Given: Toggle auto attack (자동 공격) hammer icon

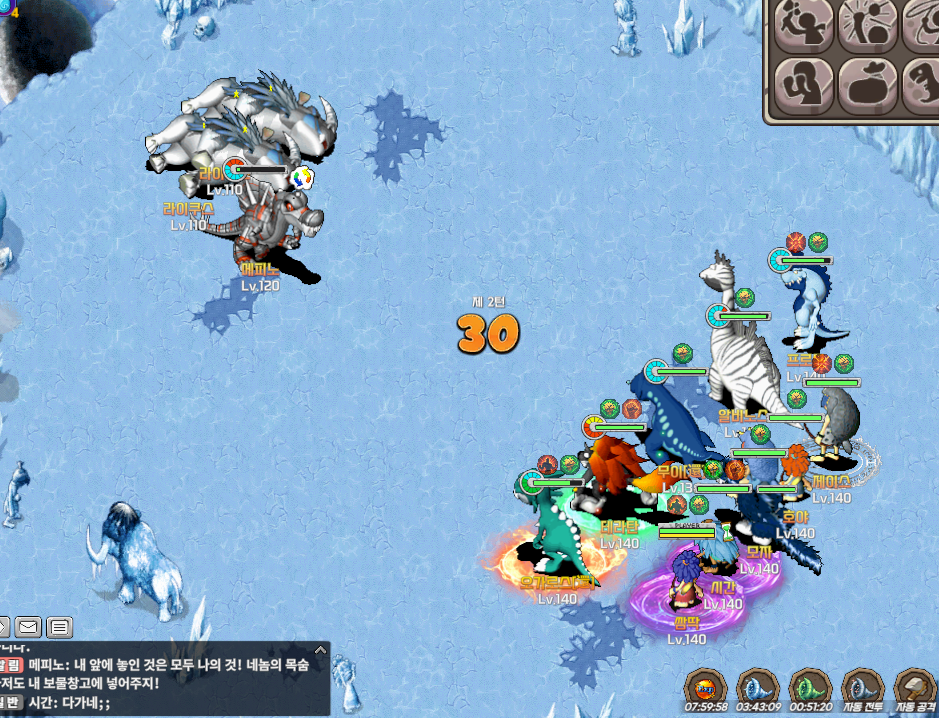Looking at the screenshot, I should pyautogui.click(x=914, y=690).
